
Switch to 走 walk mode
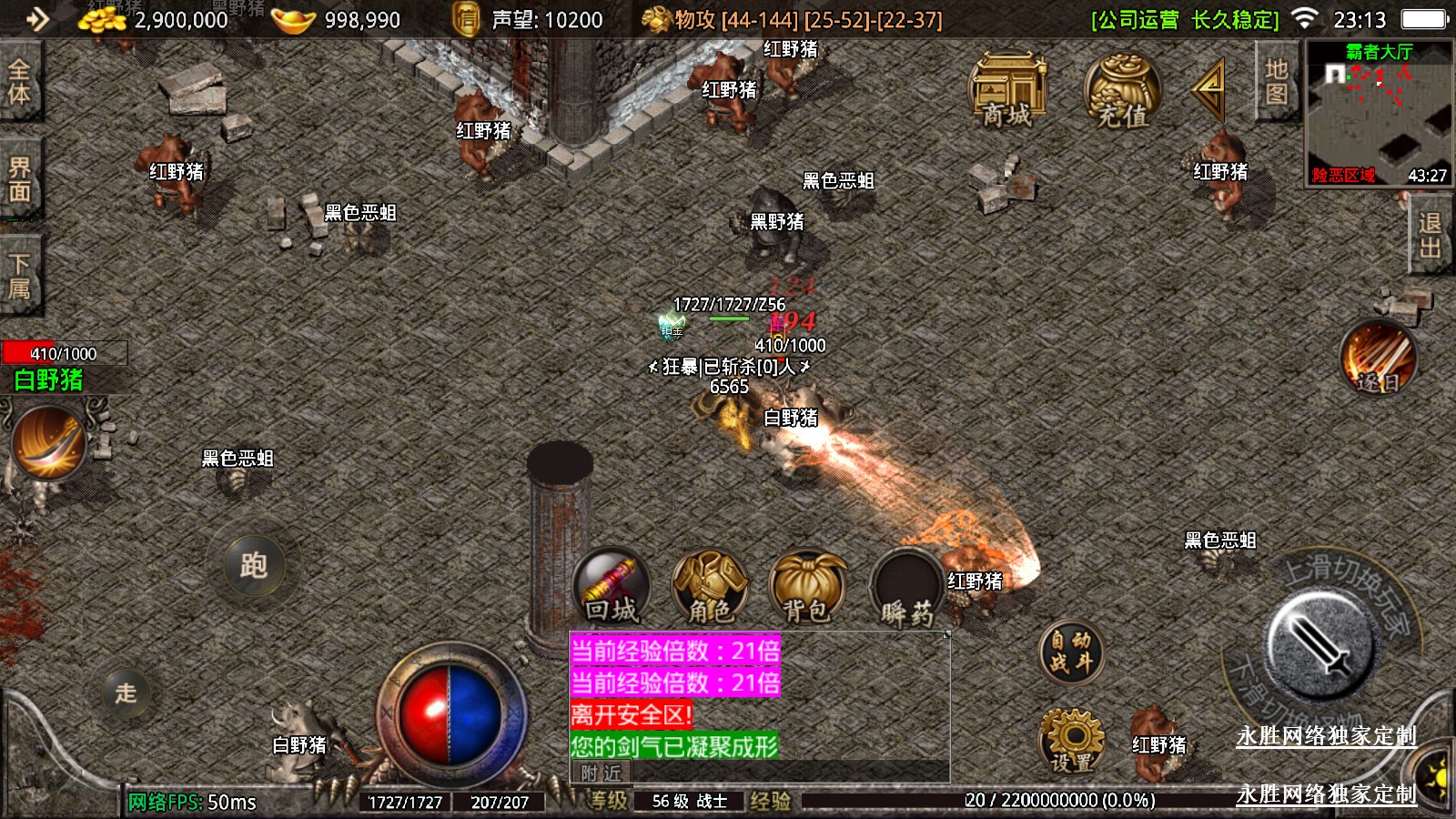(x=126, y=693)
